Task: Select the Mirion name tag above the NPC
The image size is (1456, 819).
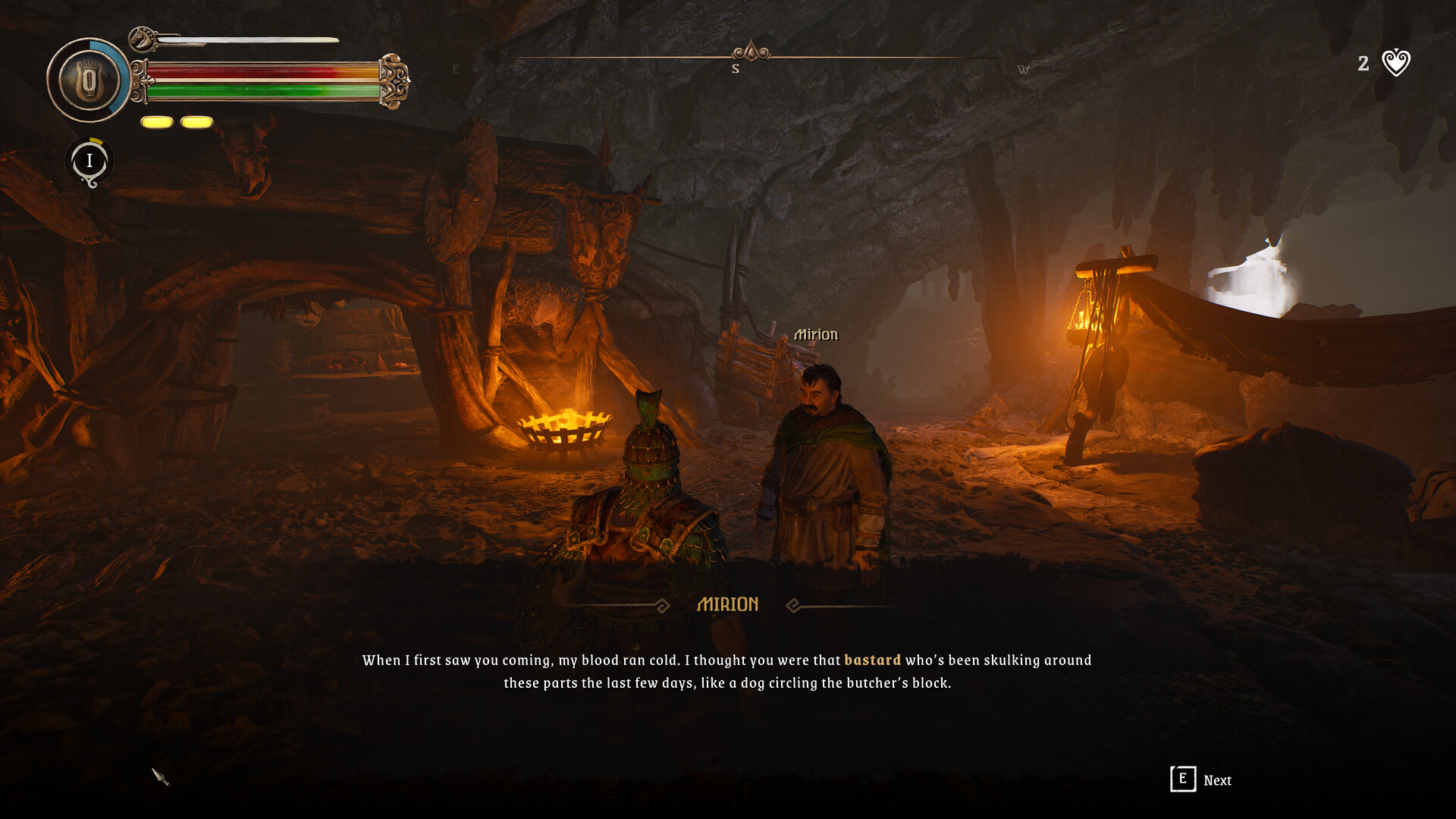Action: pos(816,334)
